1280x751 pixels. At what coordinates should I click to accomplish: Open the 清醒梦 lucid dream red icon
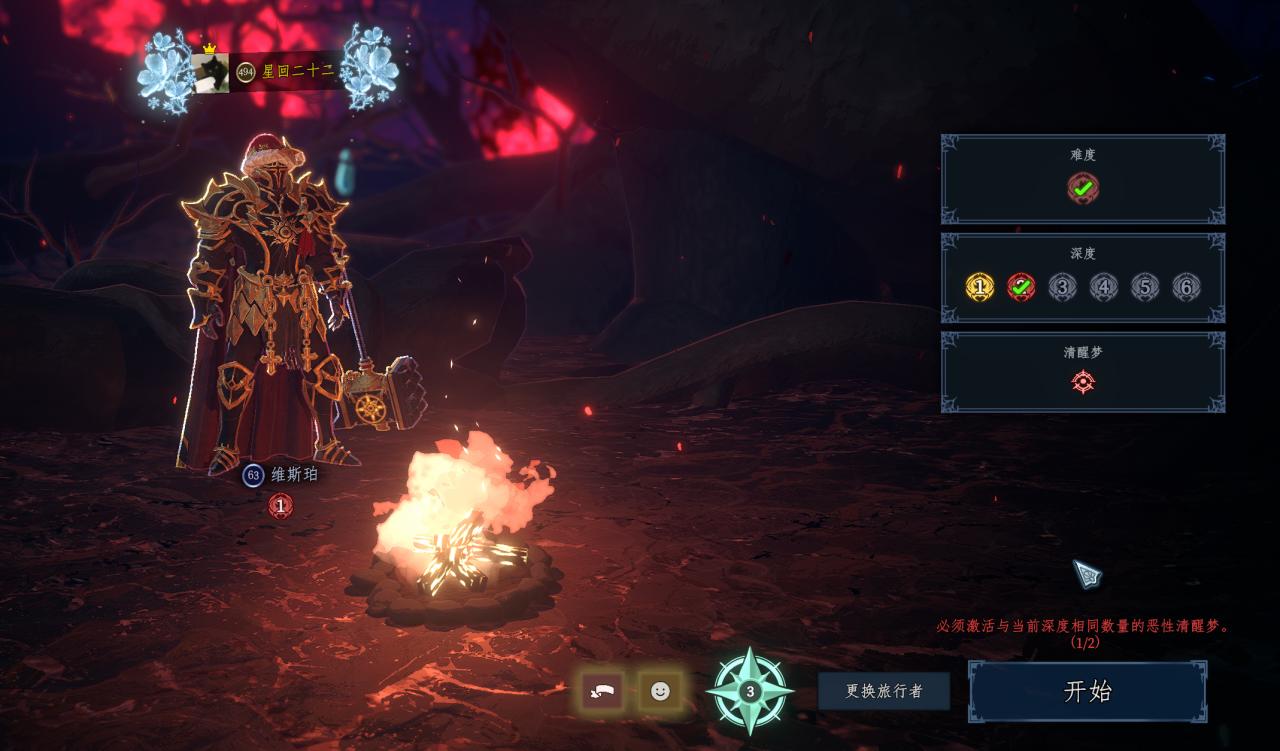tap(1083, 381)
